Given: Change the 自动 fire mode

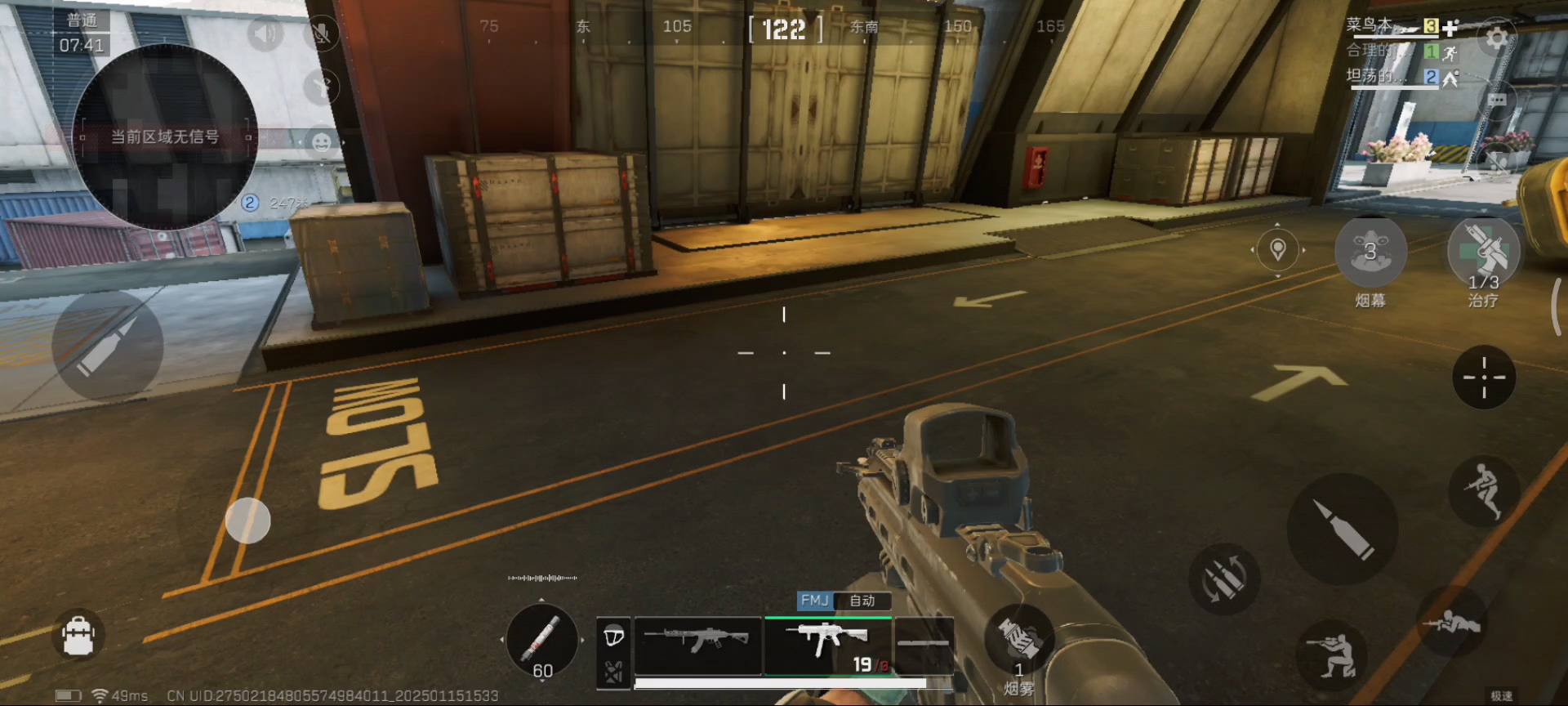Looking at the screenshot, I should 862,601.
